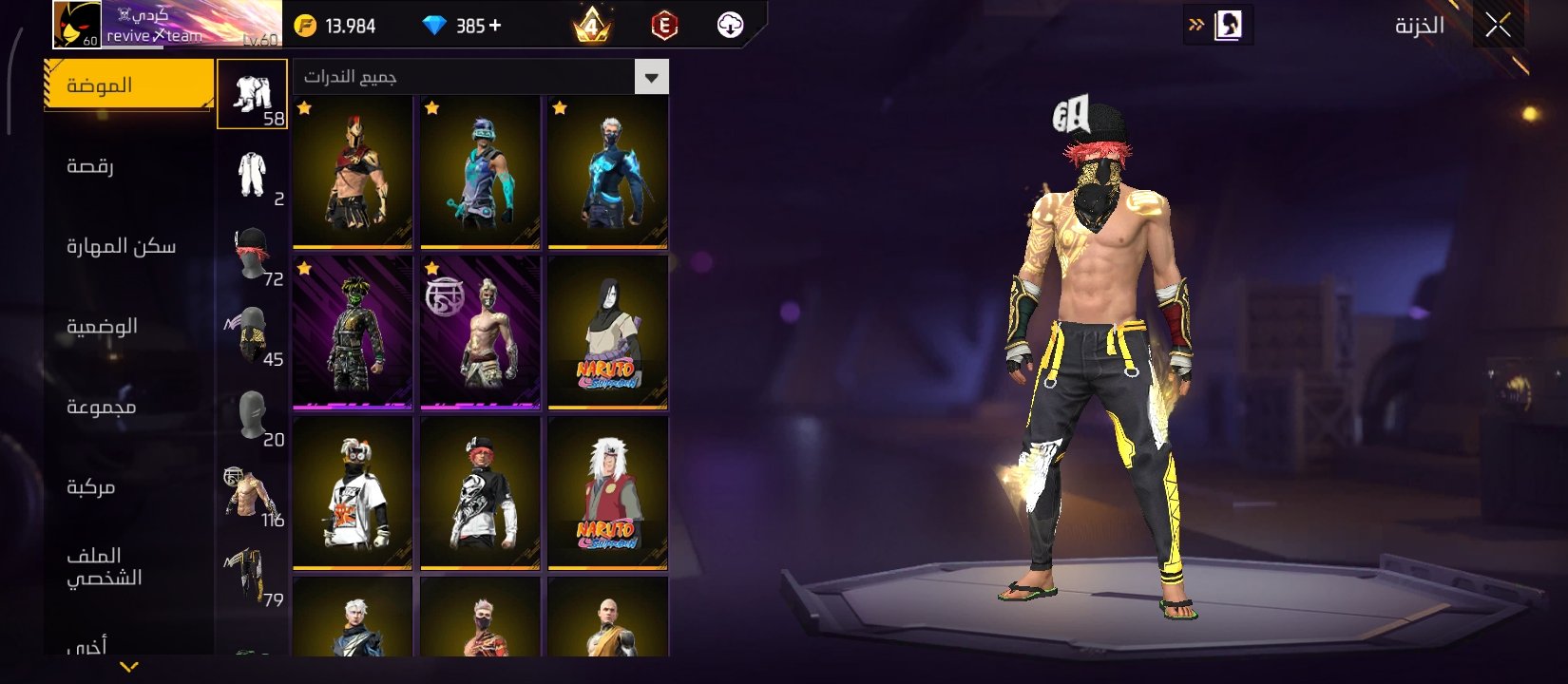
Task: Pick the Spartan helmet outfit thumbnail
Action: tap(353, 172)
